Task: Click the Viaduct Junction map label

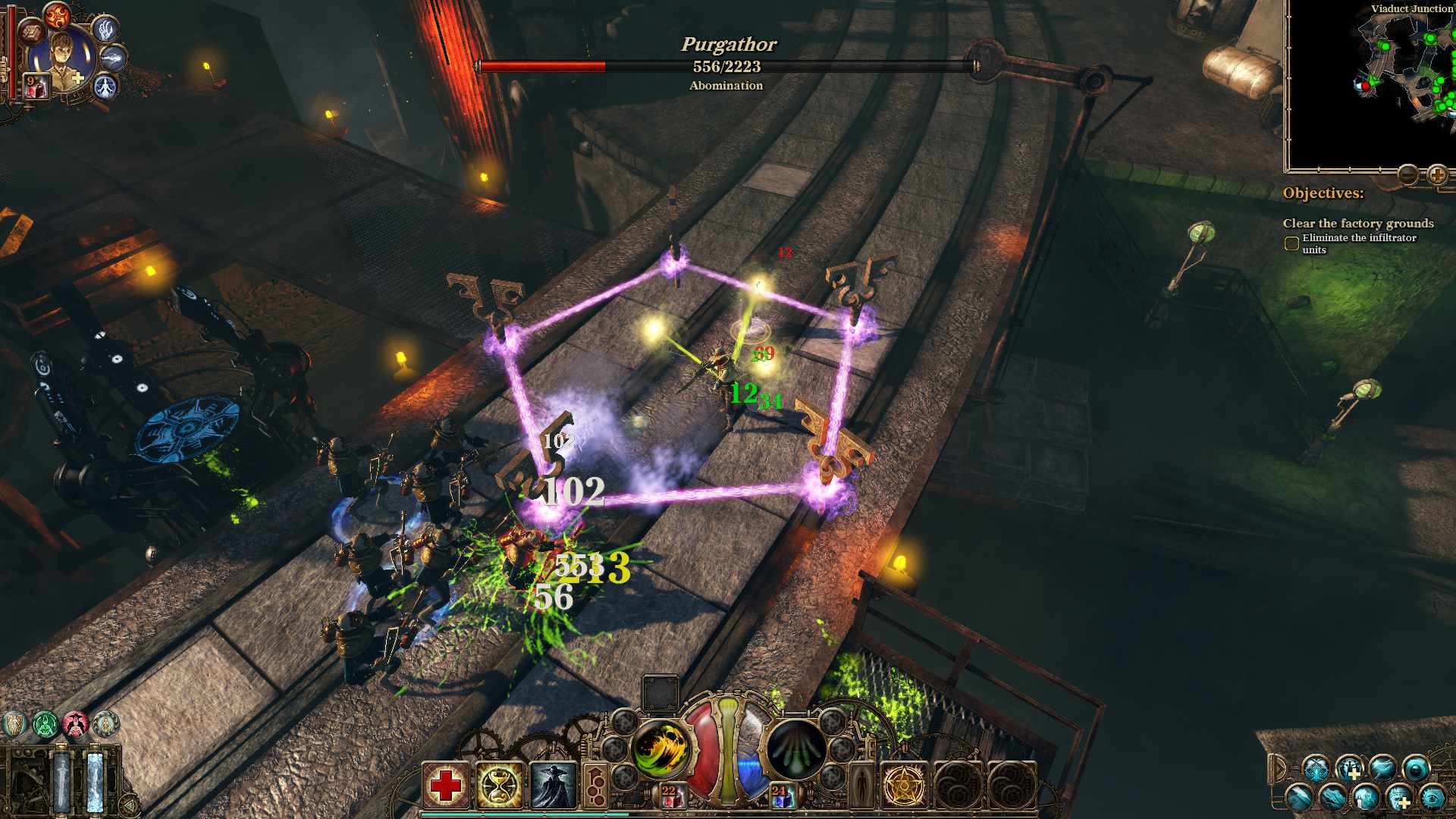Action: point(1409,7)
